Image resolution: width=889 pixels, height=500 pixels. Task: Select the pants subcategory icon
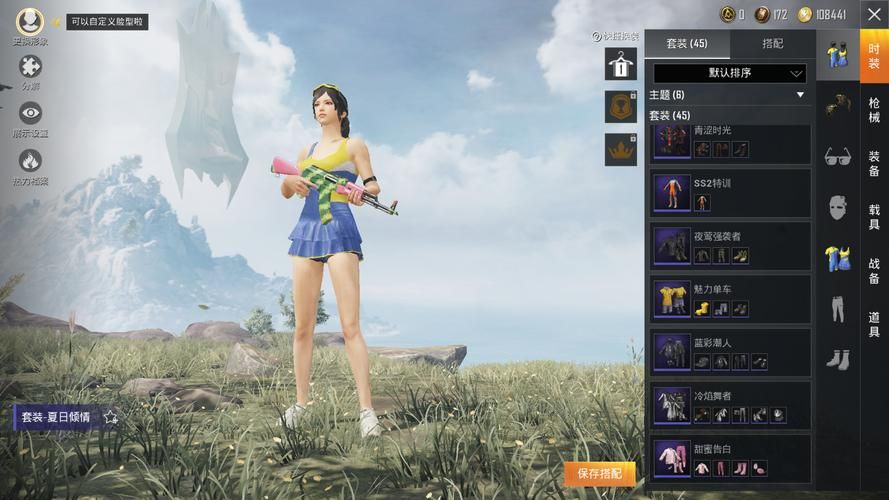(837, 309)
